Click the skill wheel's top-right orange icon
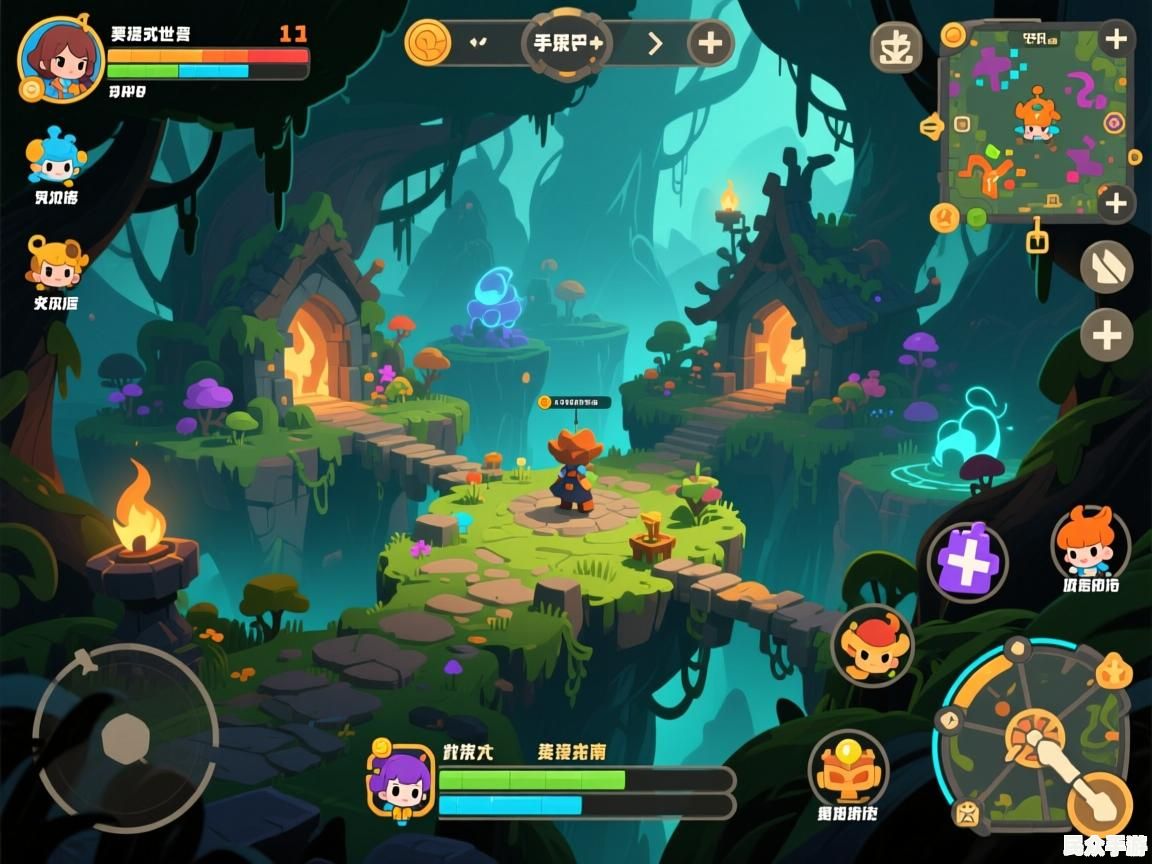The height and width of the screenshot is (864, 1152). tap(1114, 672)
